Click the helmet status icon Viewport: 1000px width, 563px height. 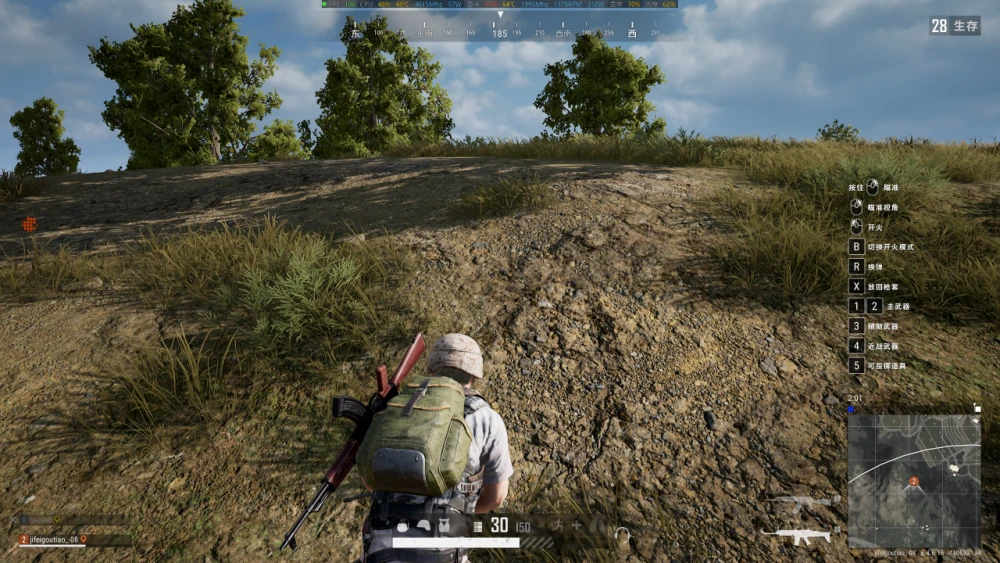[423, 526]
